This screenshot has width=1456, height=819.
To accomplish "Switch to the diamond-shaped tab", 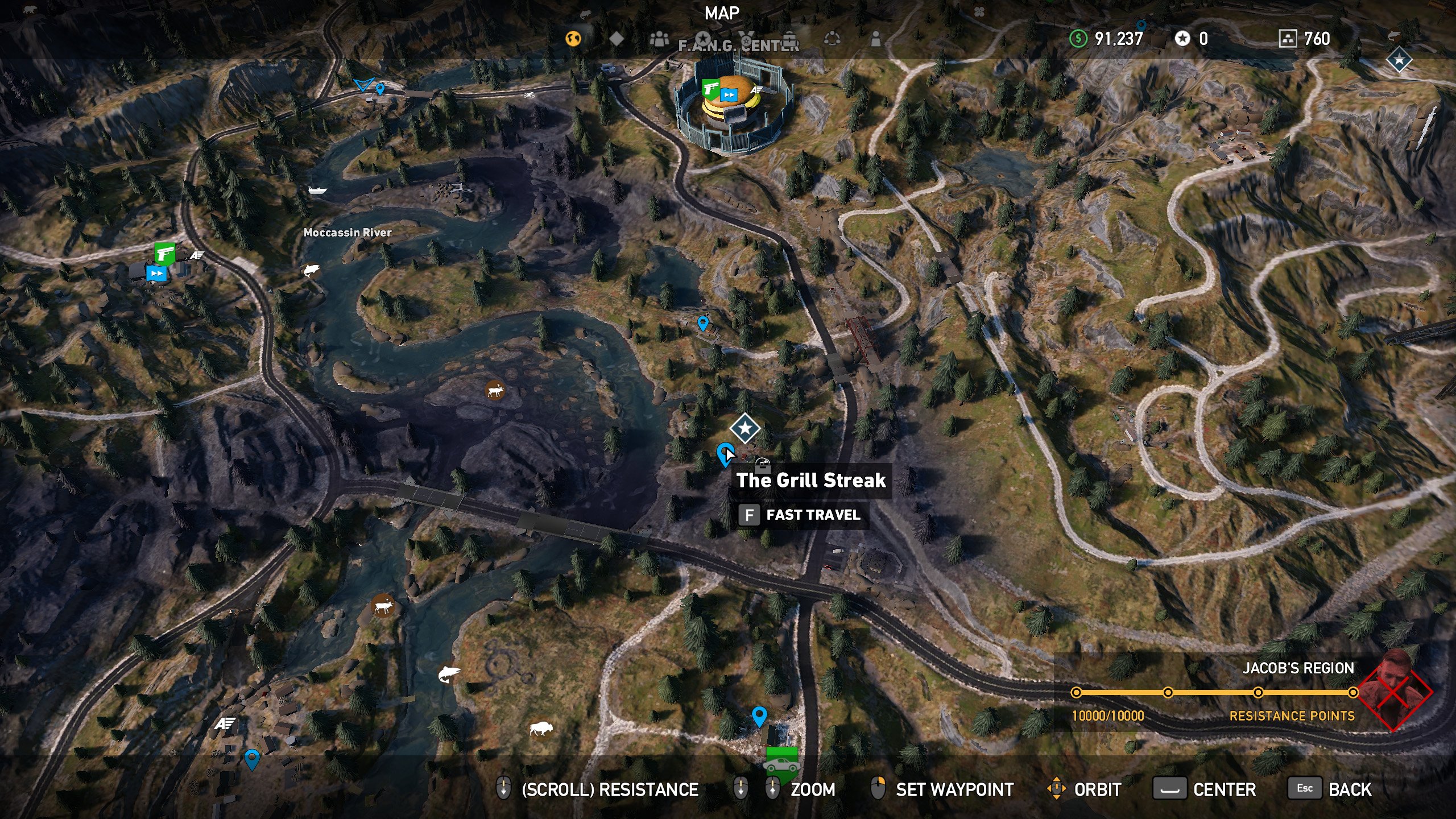I will (617, 39).
